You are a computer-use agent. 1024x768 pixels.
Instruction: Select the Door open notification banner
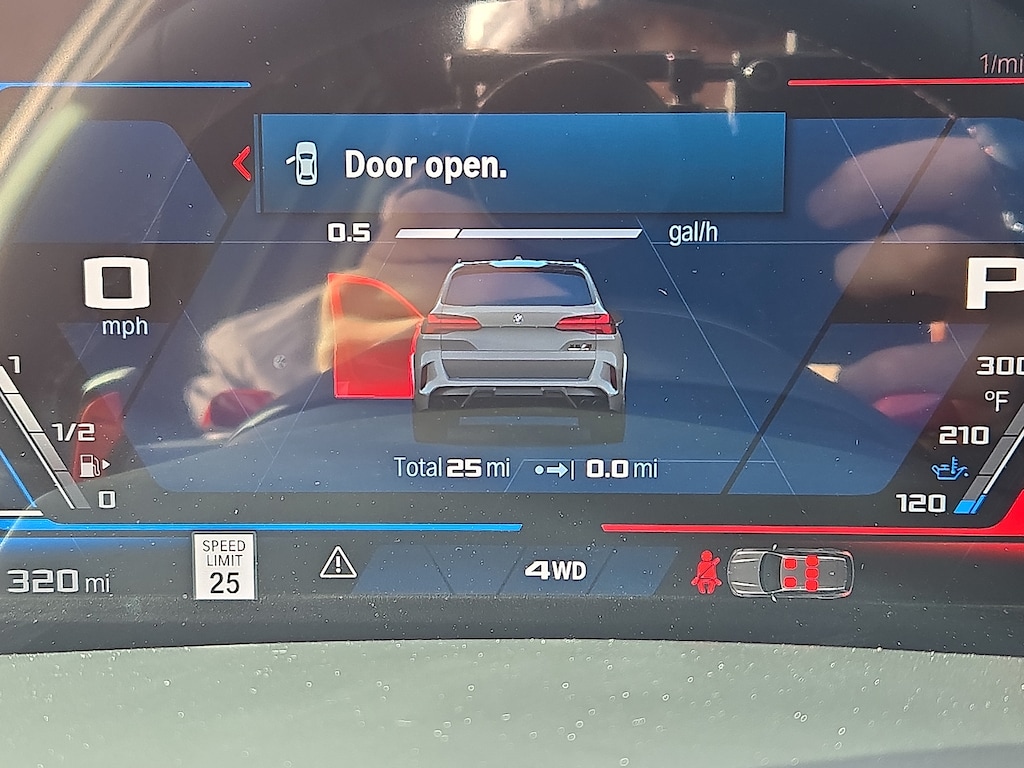pos(520,163)
